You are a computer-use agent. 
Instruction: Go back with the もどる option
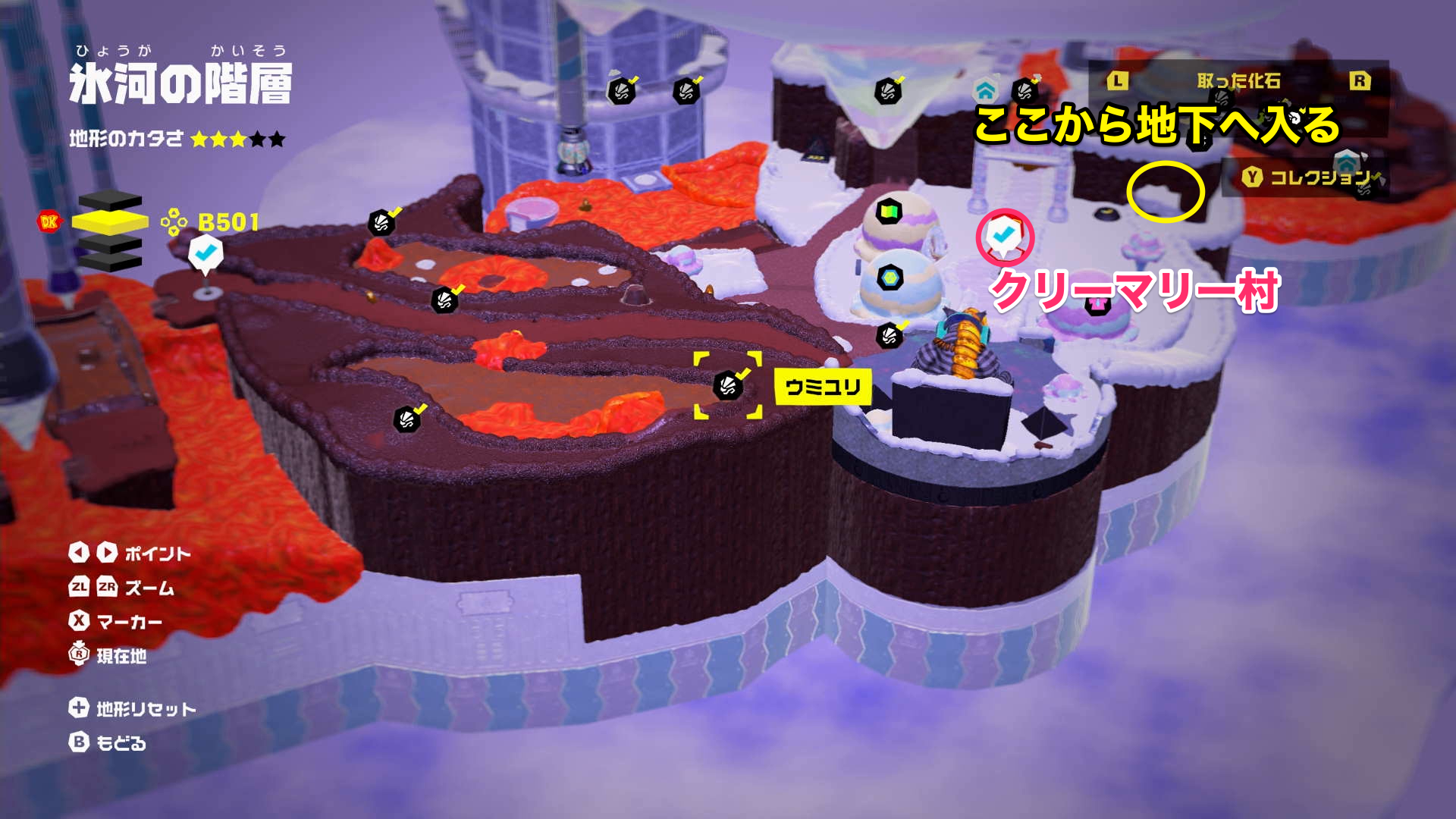[x=108, y=742]
